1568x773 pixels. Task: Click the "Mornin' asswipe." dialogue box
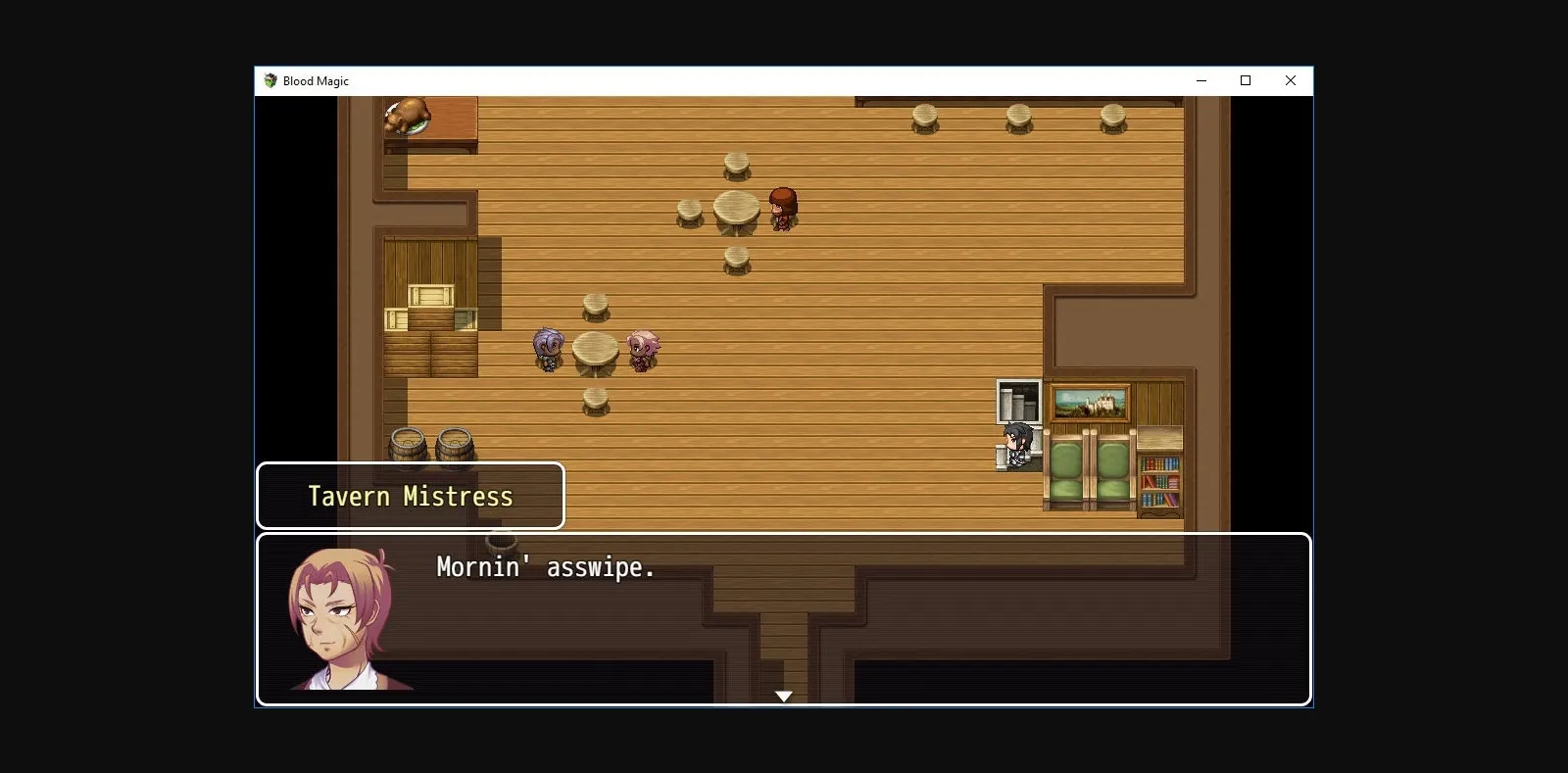[783, 618]
